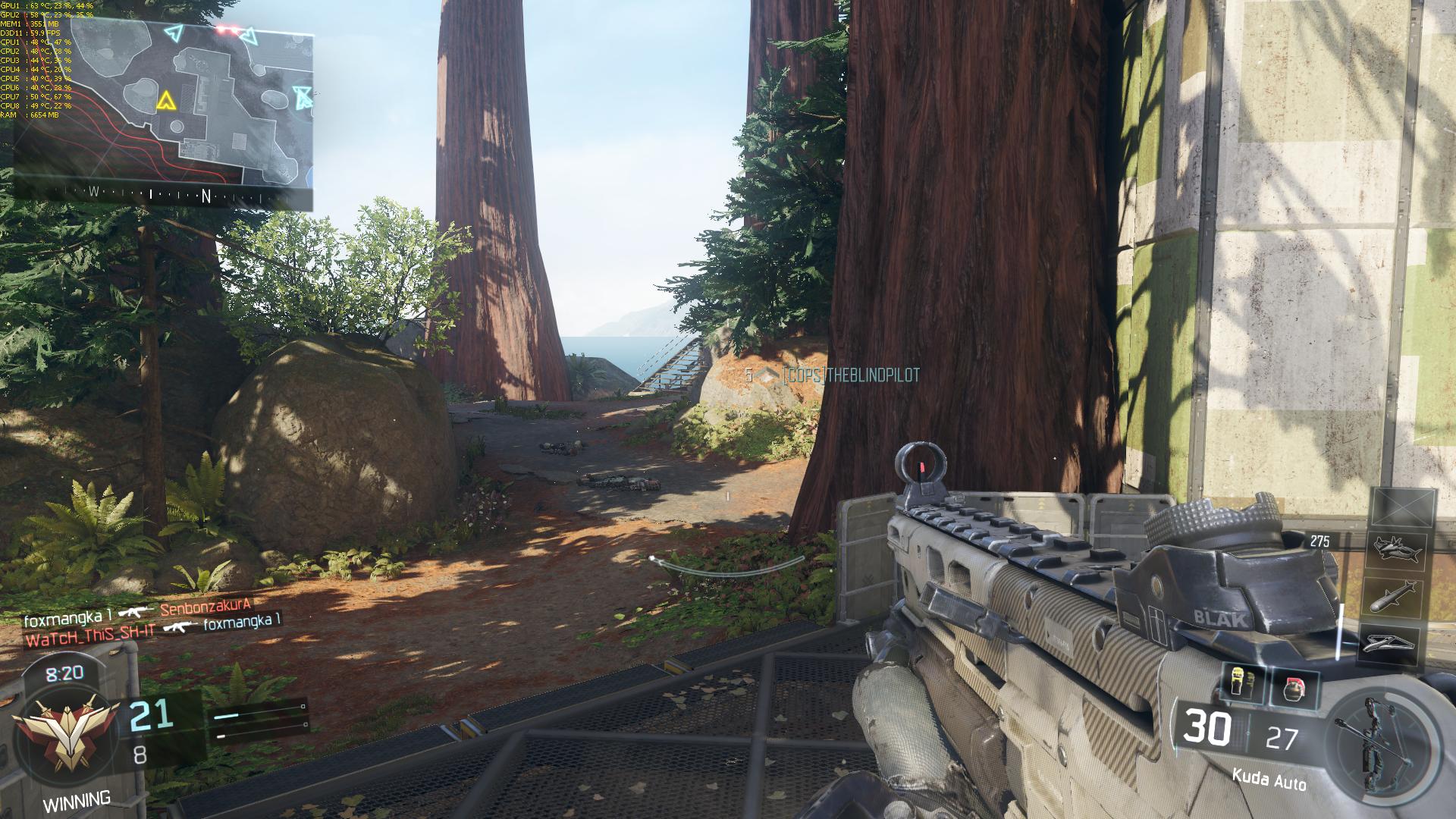1456x819 pixels.
Task: Click the compass strip below the minimap
Action: (x=163, y=194)
